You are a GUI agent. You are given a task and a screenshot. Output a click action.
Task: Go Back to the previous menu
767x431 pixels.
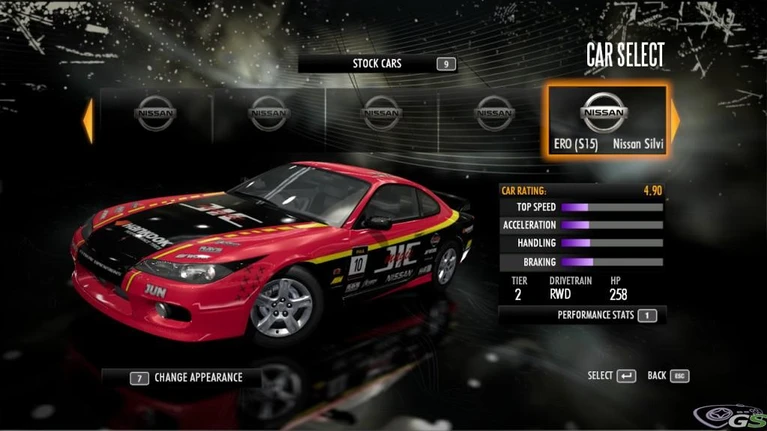click(668, 376)
